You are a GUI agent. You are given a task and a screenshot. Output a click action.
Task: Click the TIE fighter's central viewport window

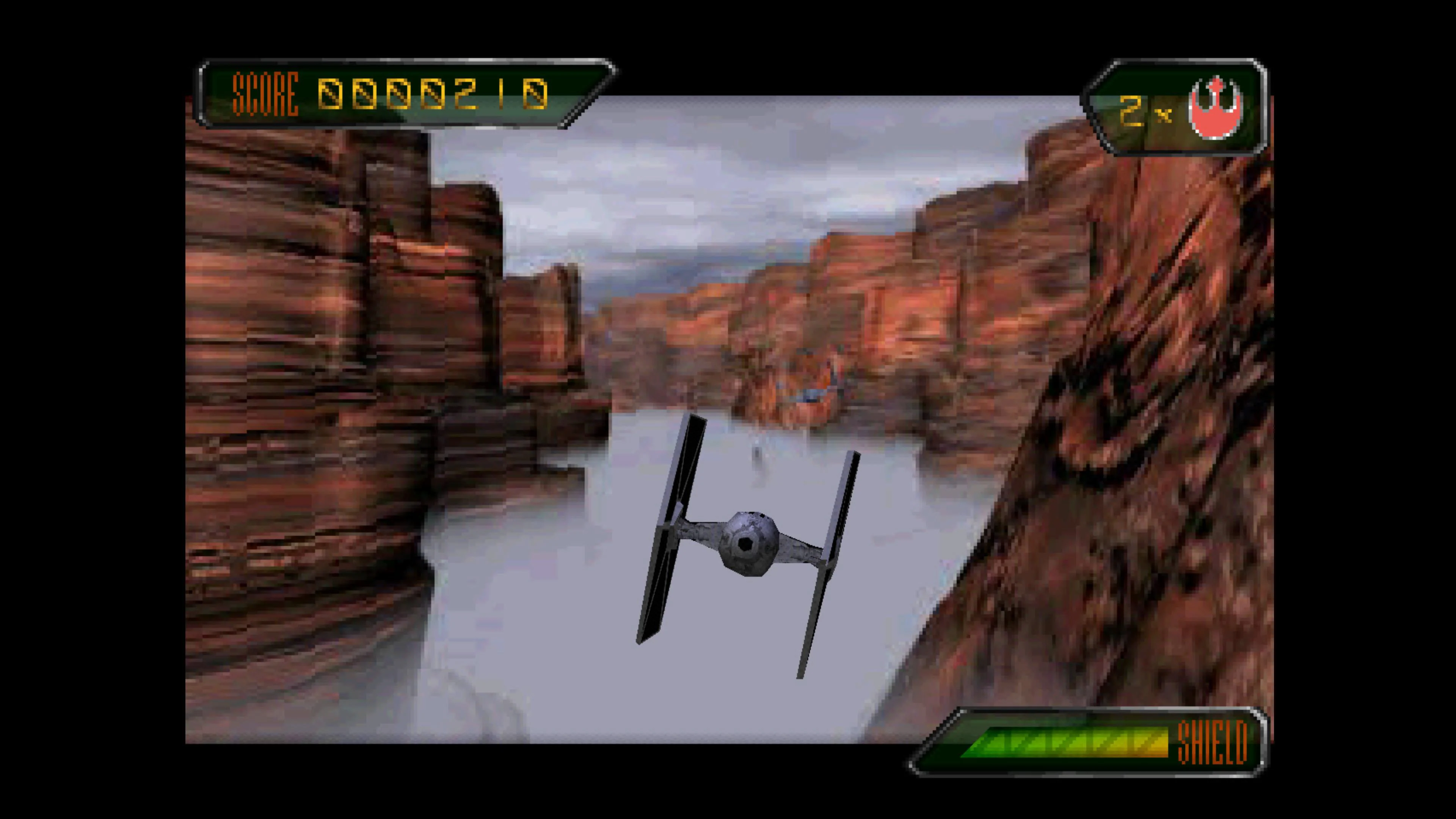746,544
